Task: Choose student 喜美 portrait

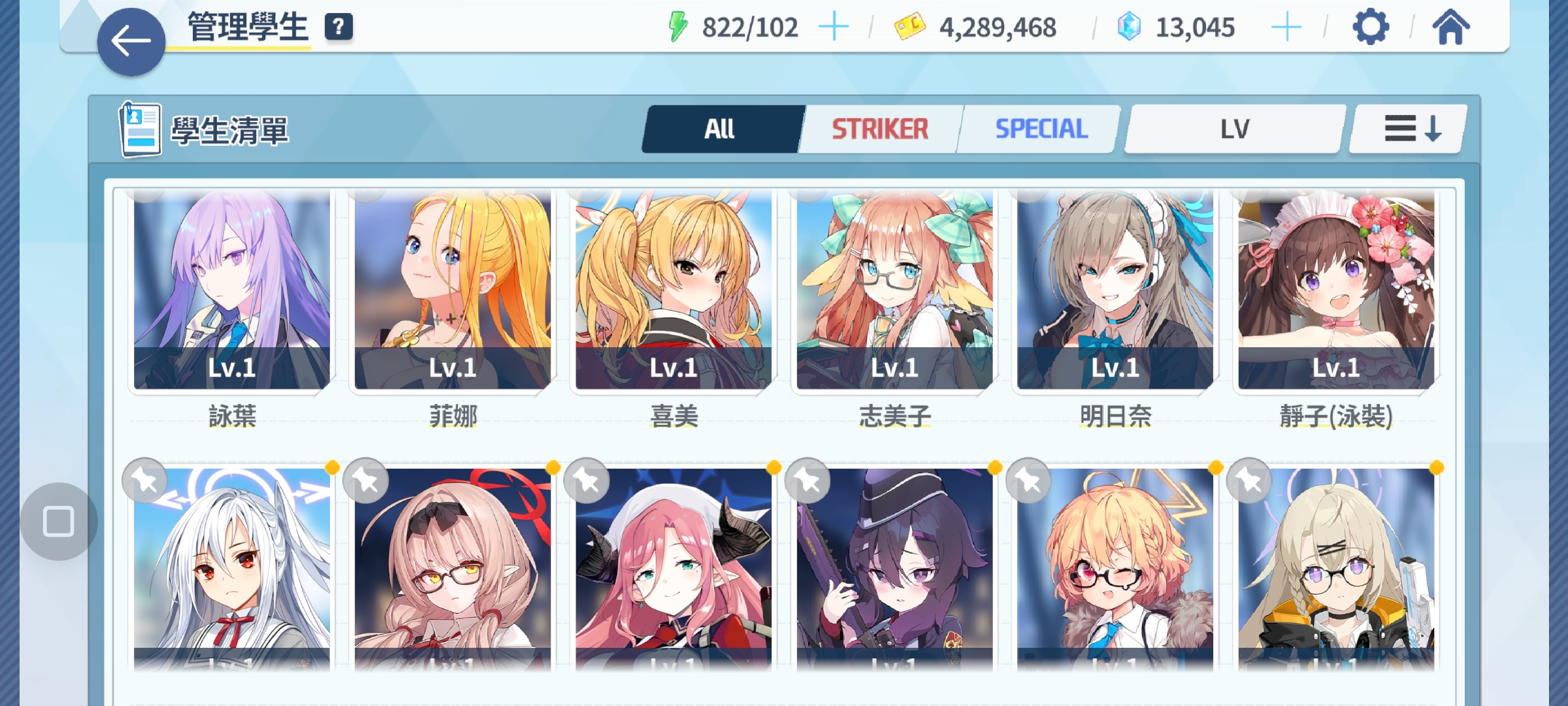Action: 674,291
